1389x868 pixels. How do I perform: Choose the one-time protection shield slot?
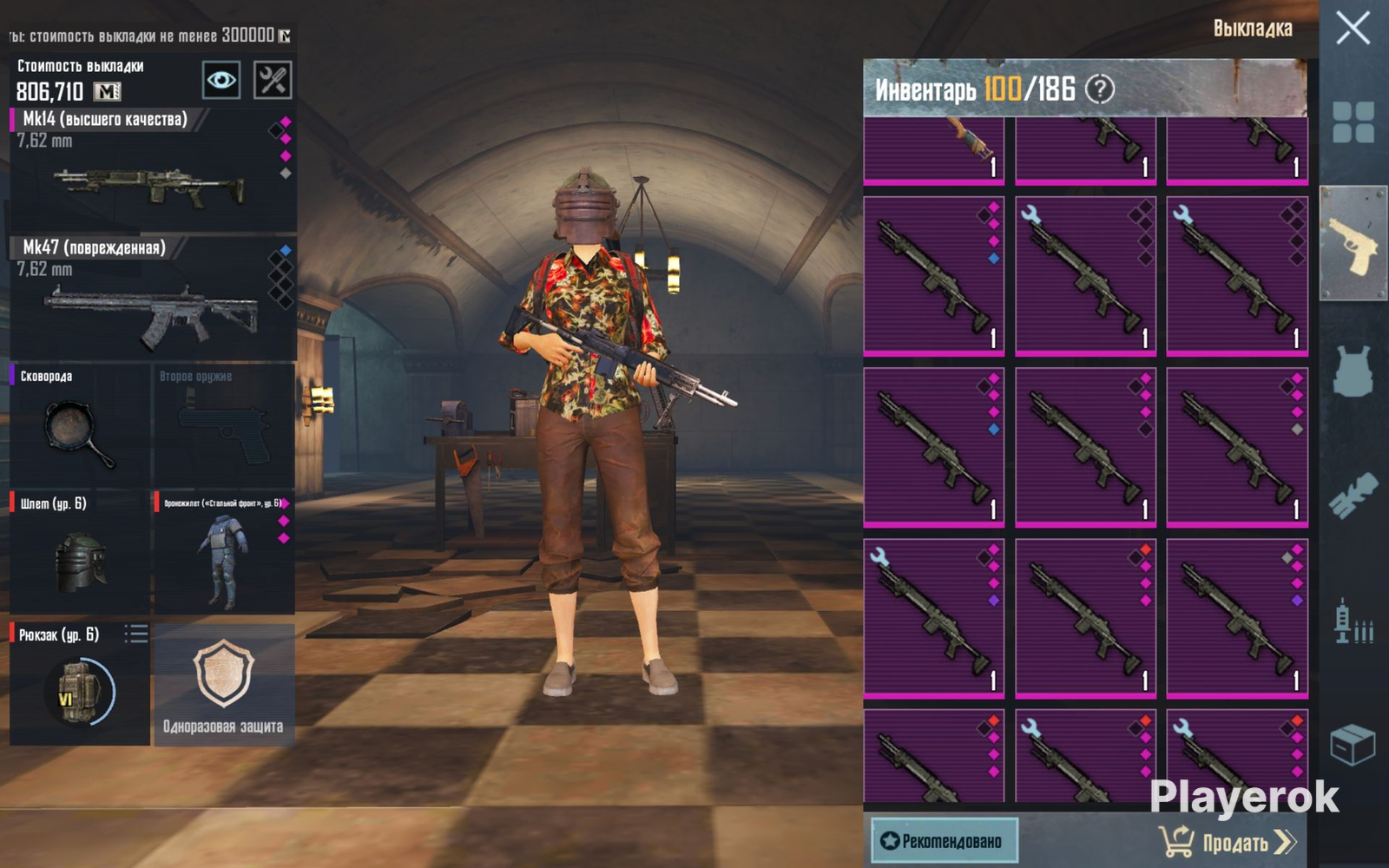click(224, 684)
